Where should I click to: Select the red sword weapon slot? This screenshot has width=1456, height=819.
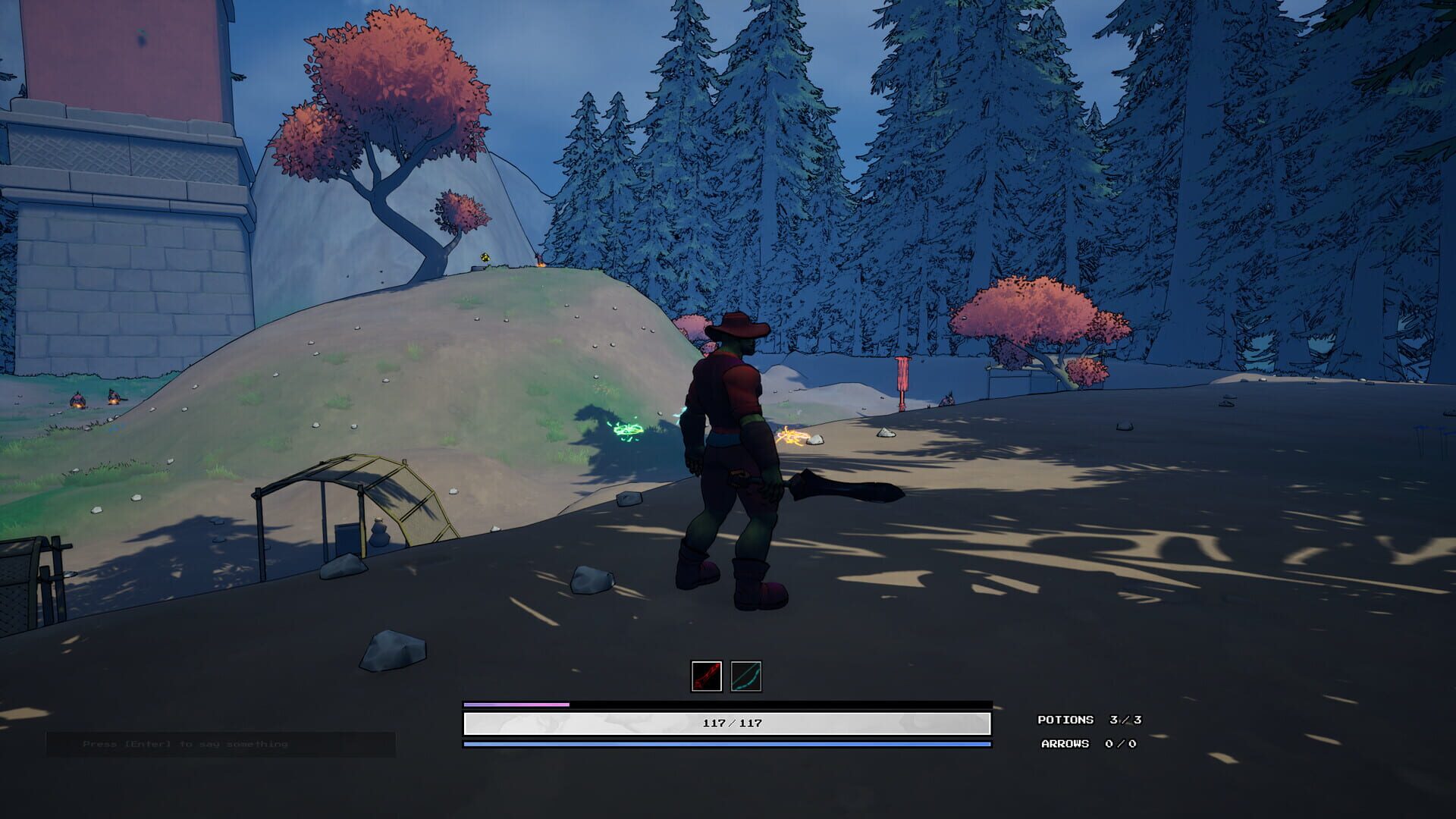(706, 676)
